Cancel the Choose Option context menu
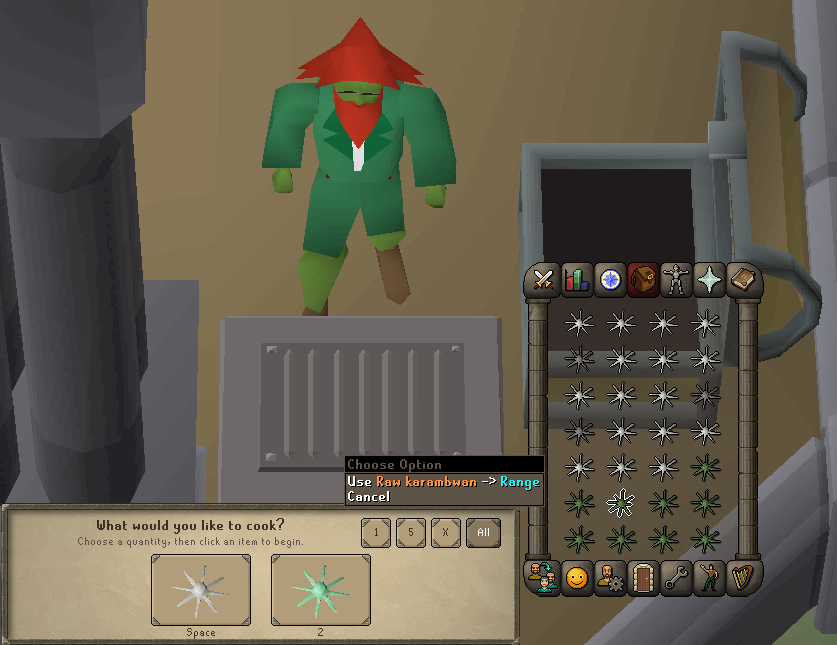Viewport: 837px width, 645px height. click(x=368, y=496)
